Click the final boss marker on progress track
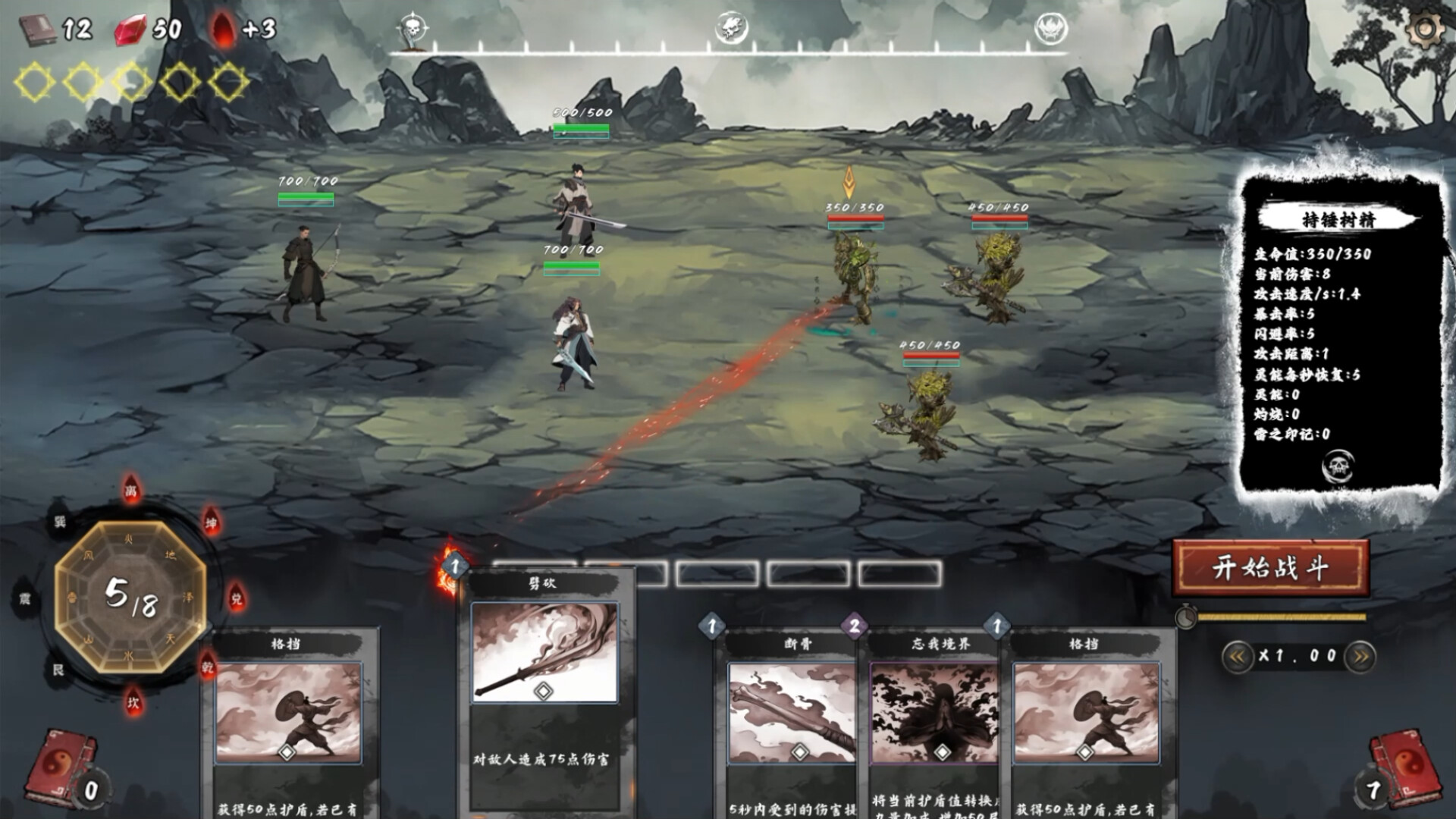Image resolution: width=1456 pixels, height=819 pixels. point(1051,29)
